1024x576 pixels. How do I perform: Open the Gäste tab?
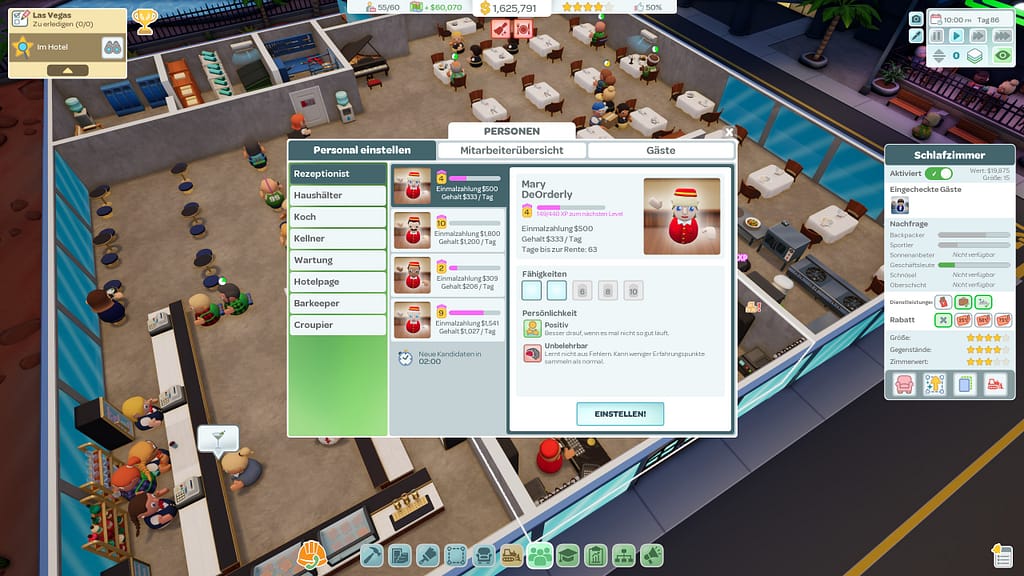[660, 150]
